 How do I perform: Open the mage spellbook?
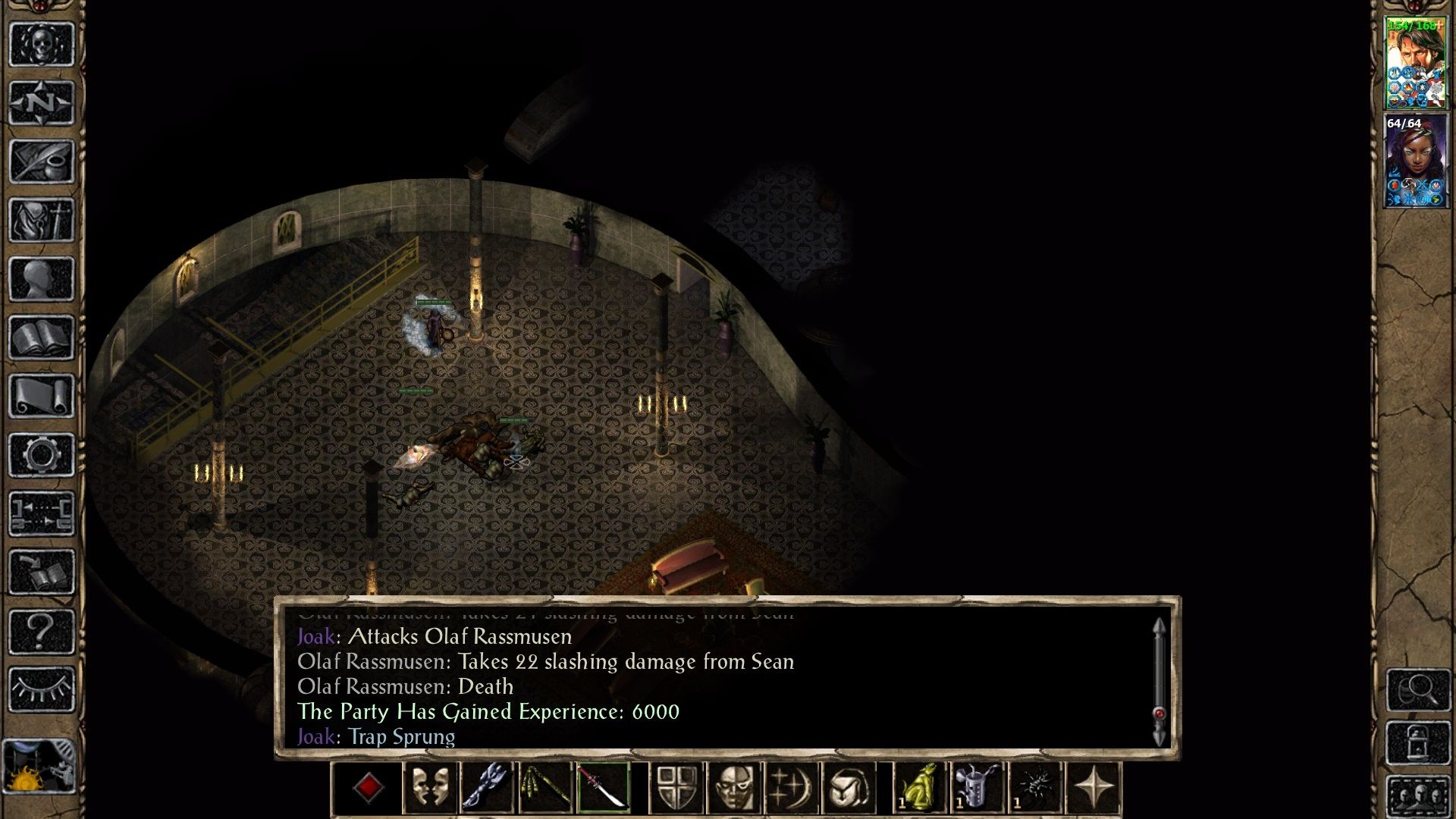pyautogui.click(x=42, y=337)
